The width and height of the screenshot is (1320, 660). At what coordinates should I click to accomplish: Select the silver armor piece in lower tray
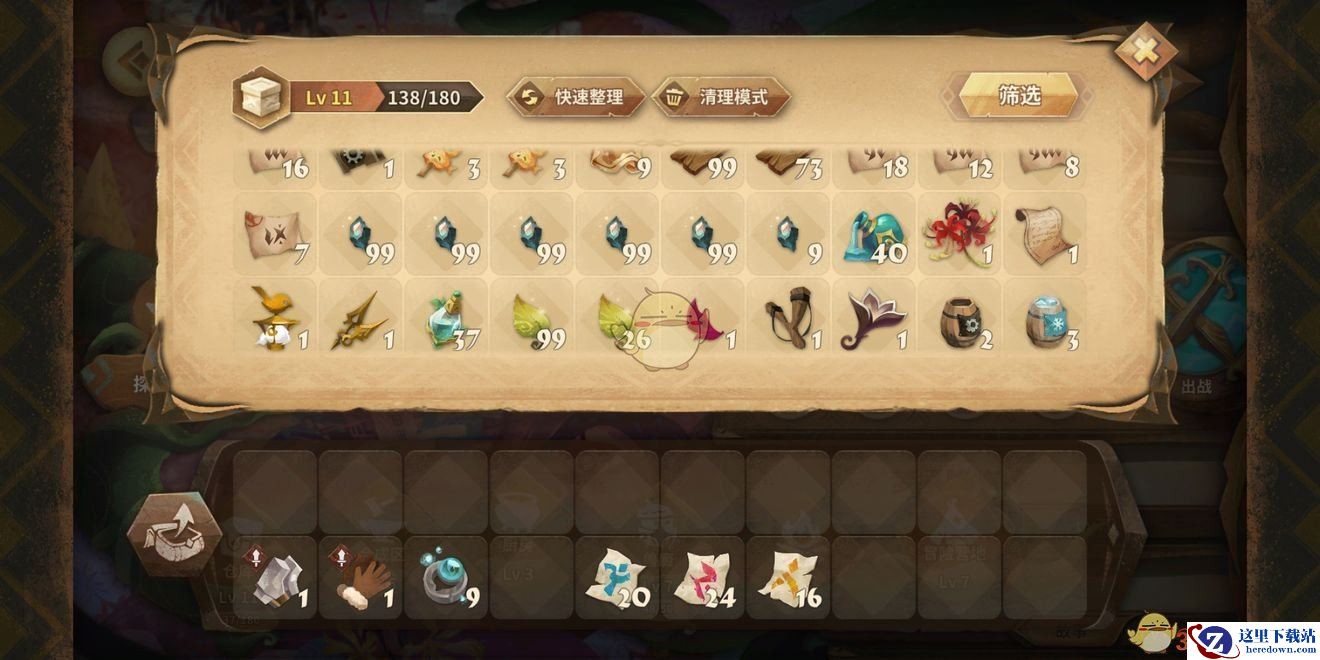pos(274,578)
